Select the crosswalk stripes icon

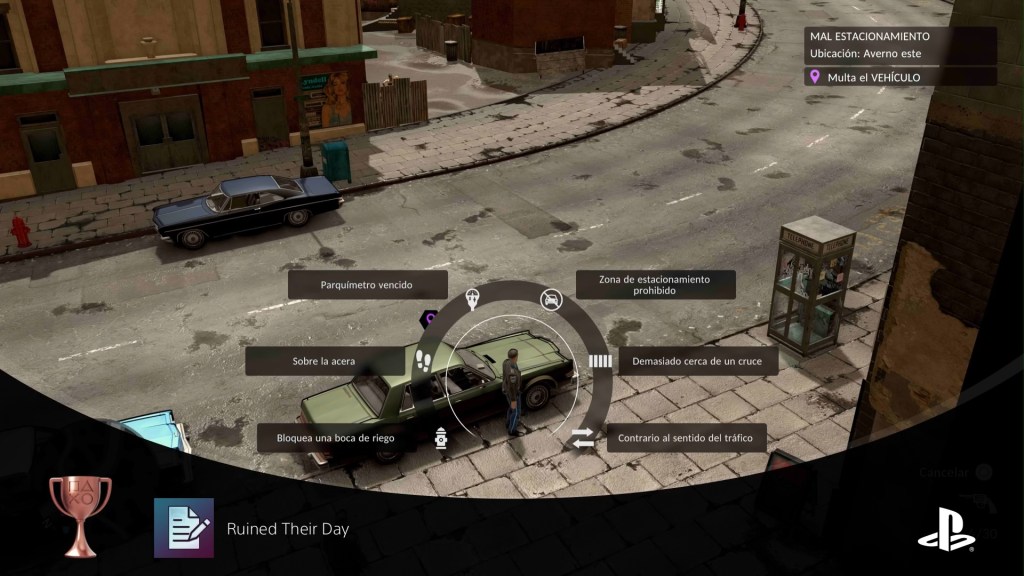[x=600, y=361]
